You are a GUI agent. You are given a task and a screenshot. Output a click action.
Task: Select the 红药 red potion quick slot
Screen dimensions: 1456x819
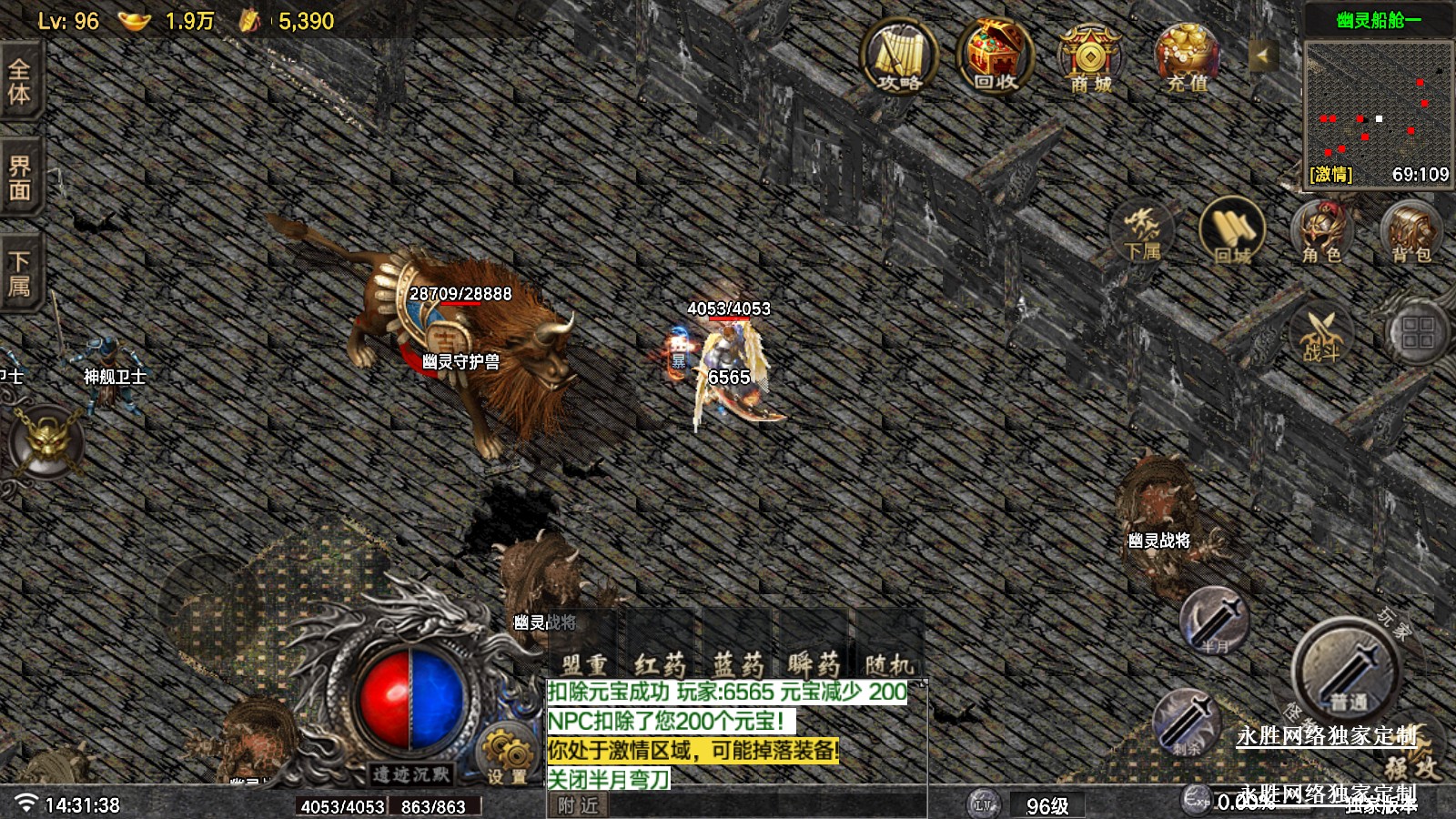point(661,662)
